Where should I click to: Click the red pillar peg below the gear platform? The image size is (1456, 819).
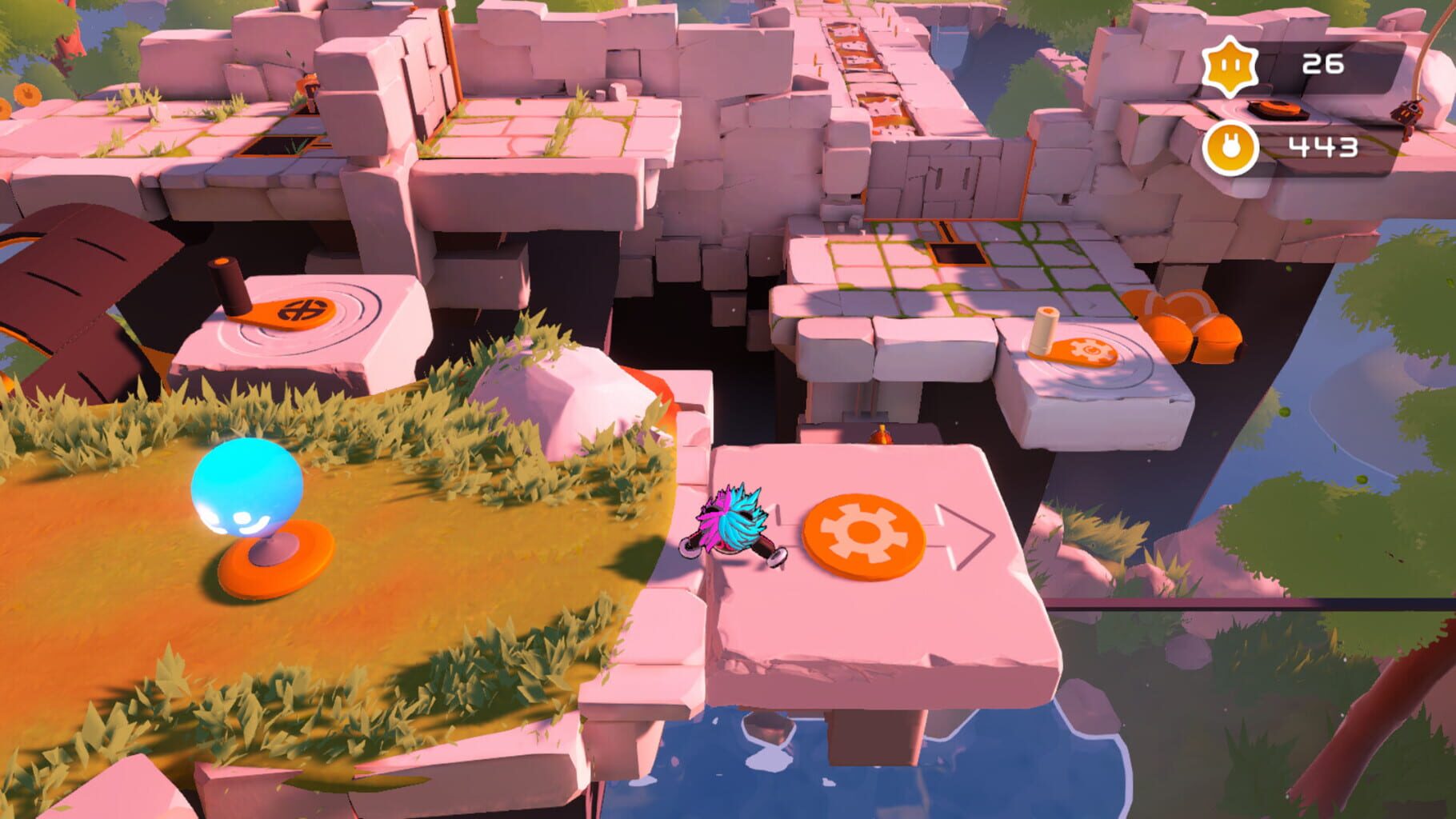(882, 437)
